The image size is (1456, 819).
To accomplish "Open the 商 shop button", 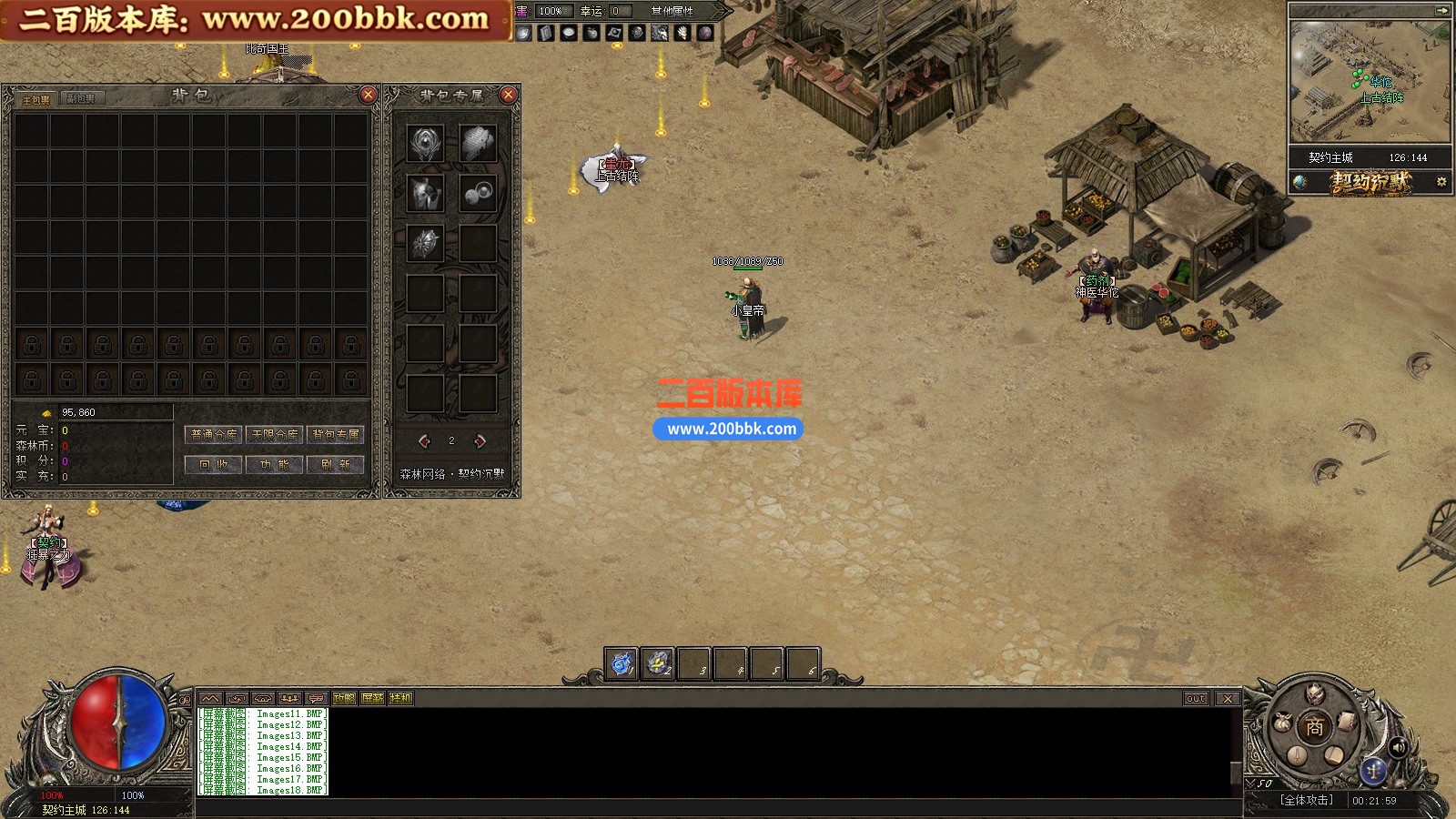I will [x=1314, y=727].
